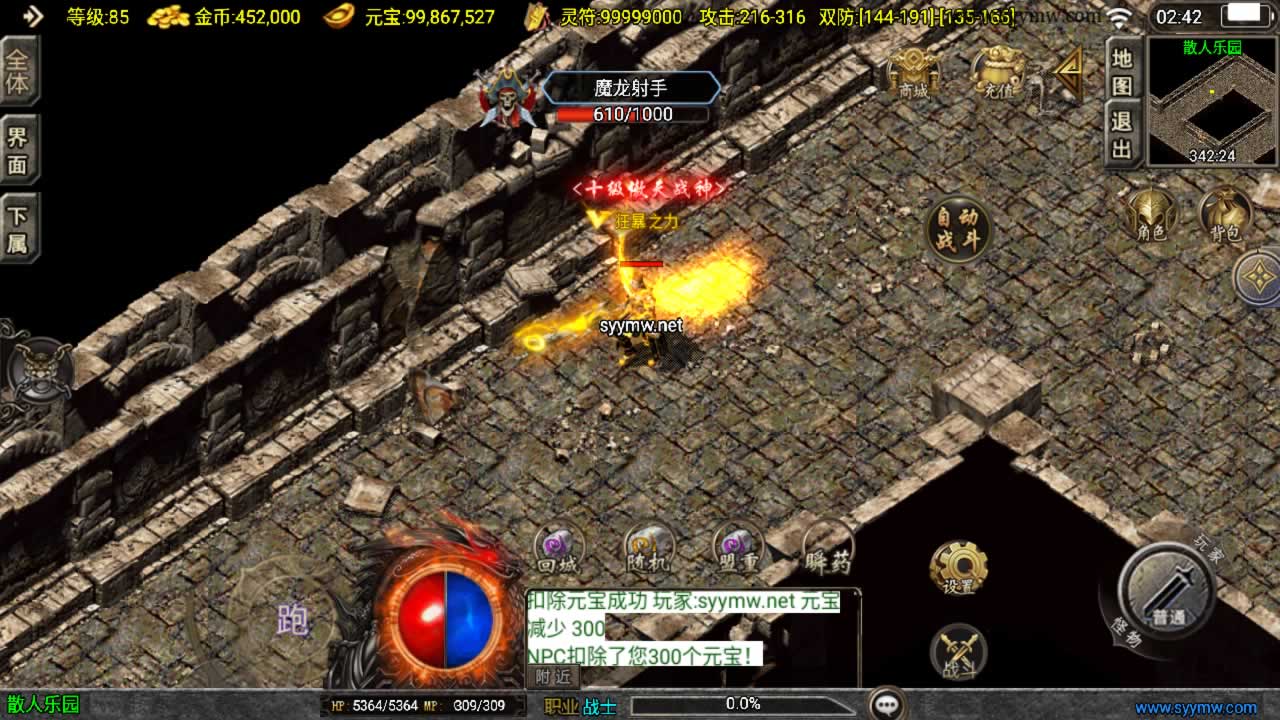Open the 充值 recharge icon
Viewport: 1280px width, 720px height.
(x=997, y=72)
